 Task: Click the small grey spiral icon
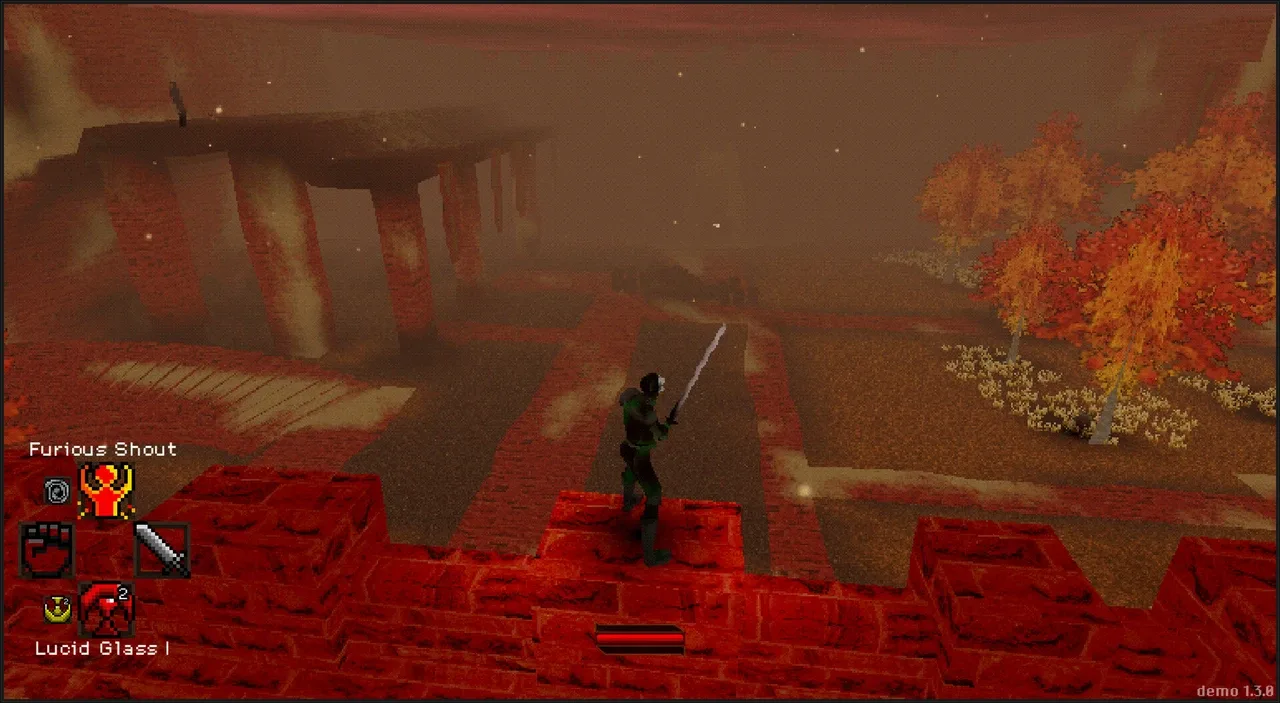[x=57, y=491]
